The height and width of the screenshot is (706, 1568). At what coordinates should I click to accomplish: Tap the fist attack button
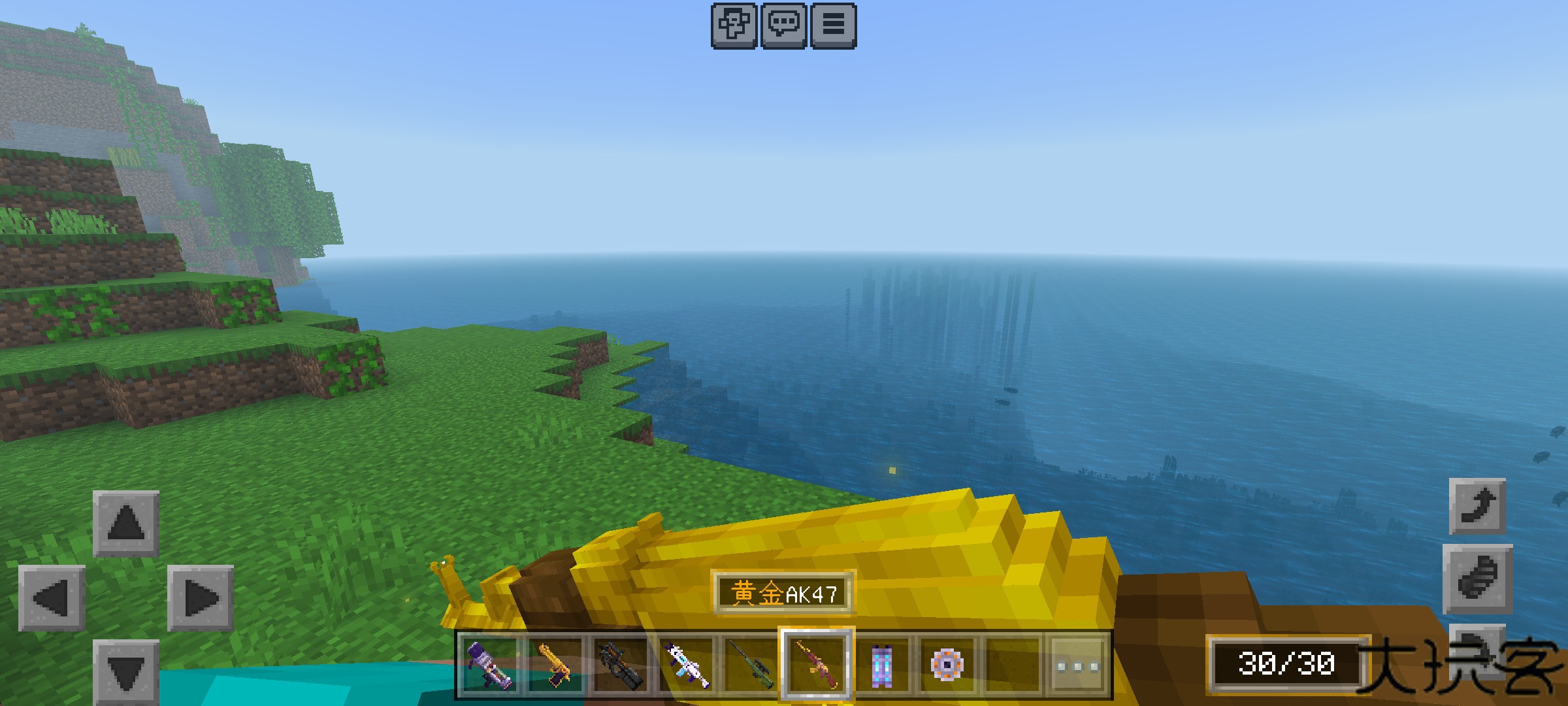click(x=1477, y=579)
